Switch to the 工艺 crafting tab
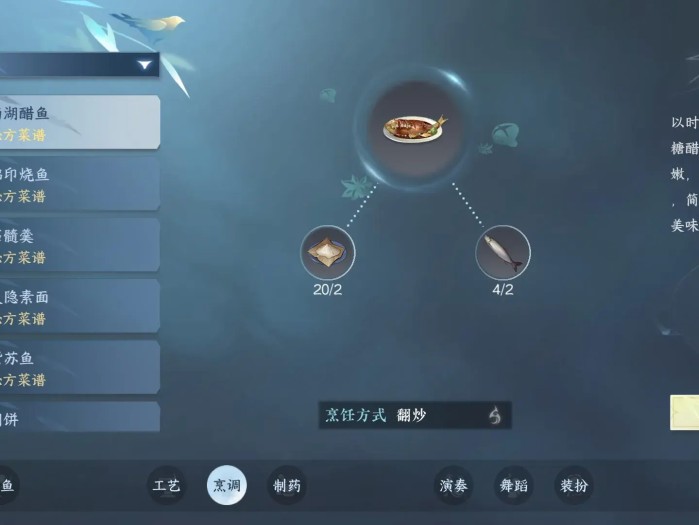This screenshot has height=525, width=699. coord(167,486)
